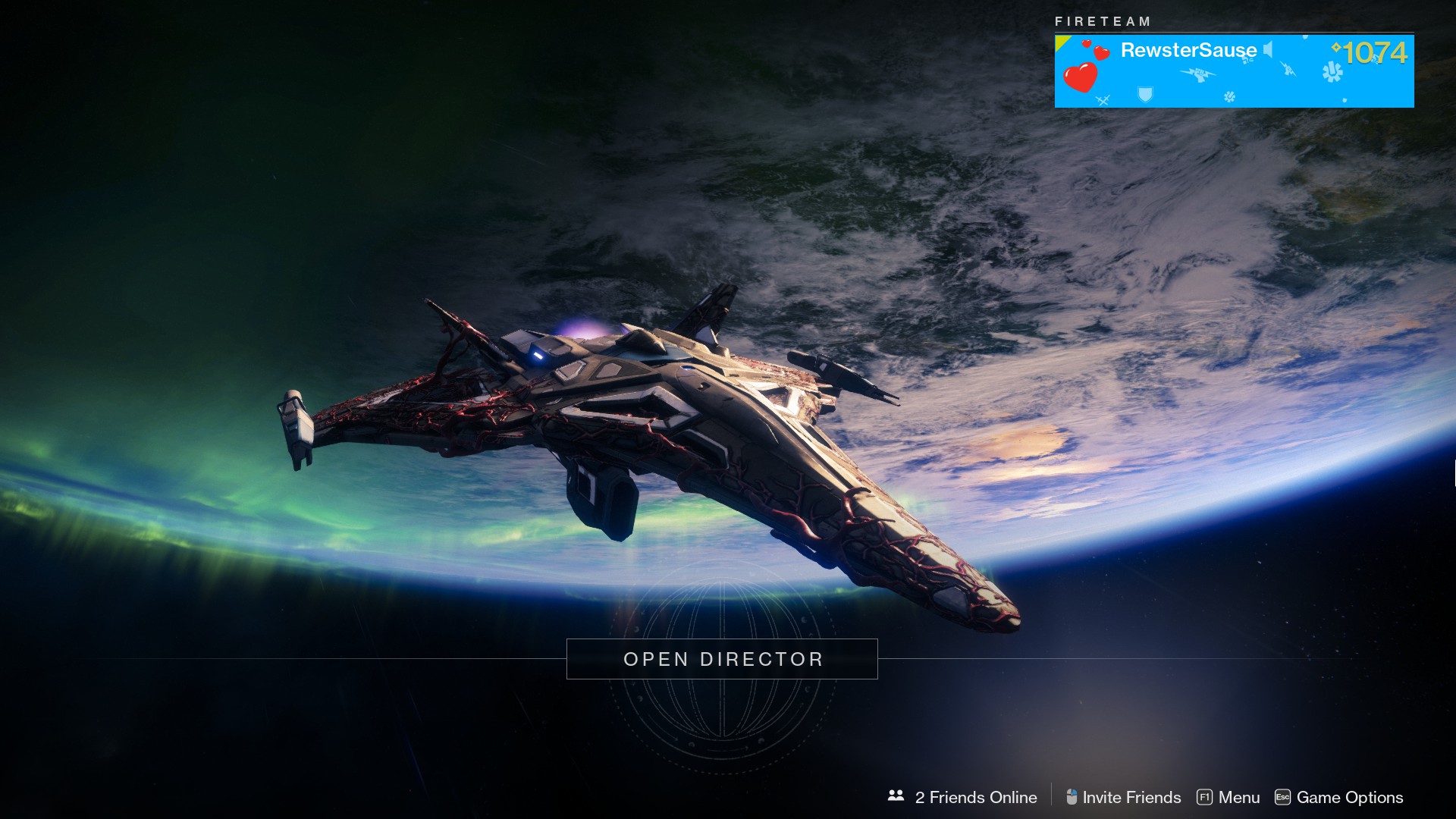This screenshot has width=1456, height=819.
Task: Toggle the fireteam roster visibility
Action: [x=1103, y=22]
